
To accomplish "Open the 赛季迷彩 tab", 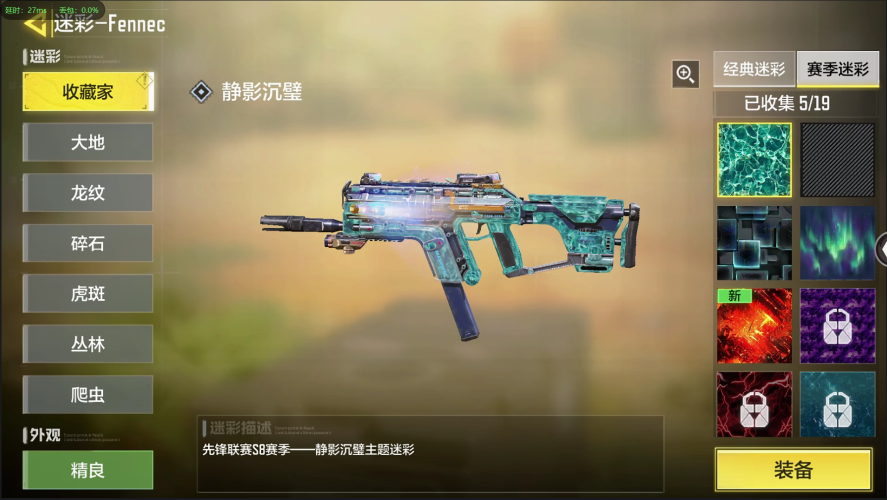I will [x=837, y=70].
